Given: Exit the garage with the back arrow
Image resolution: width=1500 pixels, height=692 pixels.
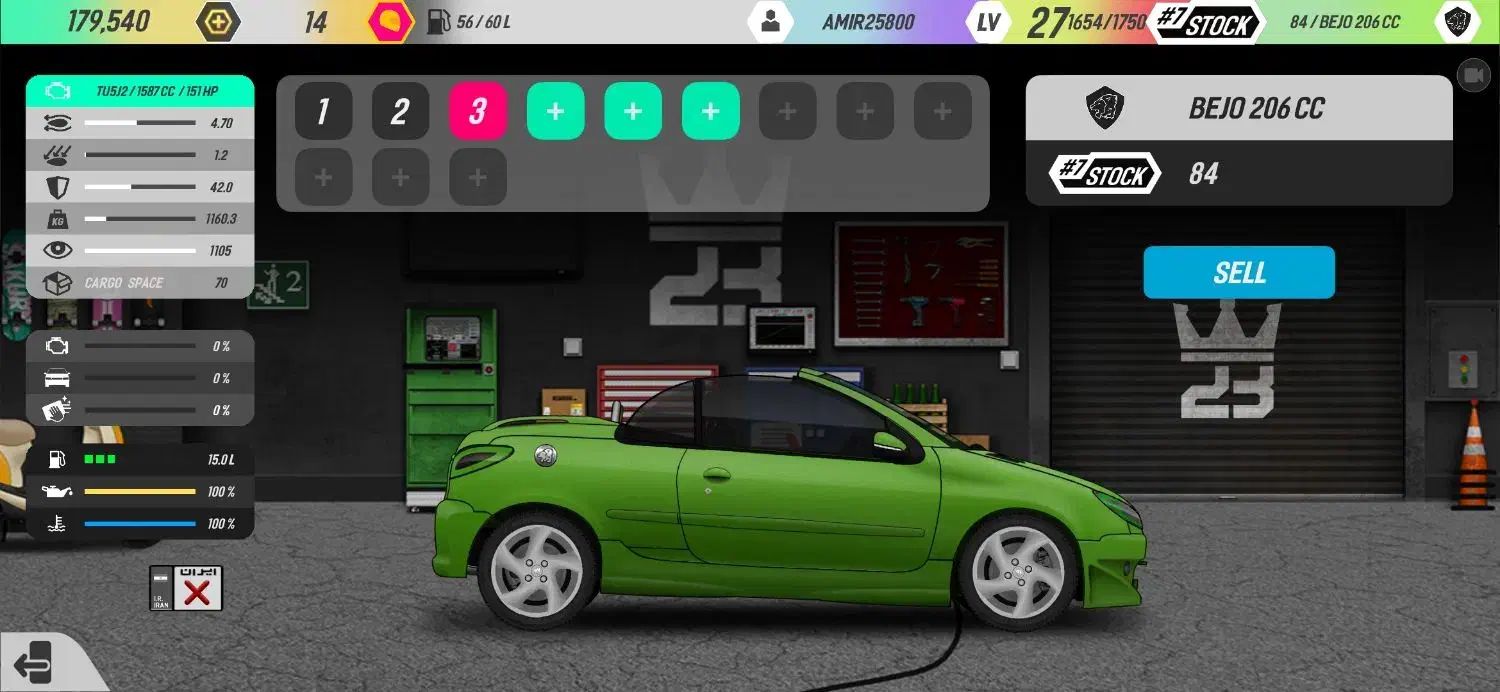Looking at the screenshot, I should [33, 661].
